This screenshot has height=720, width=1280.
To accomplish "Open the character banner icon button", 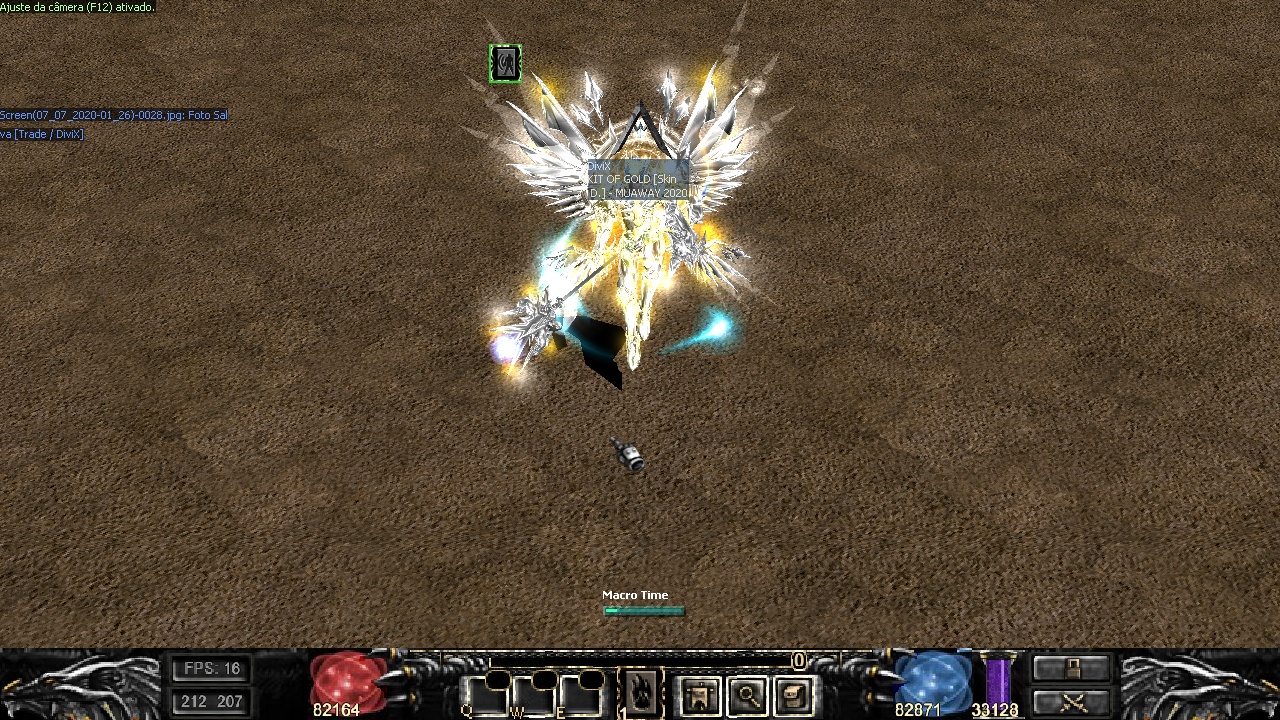I will [x=699, y=696].
